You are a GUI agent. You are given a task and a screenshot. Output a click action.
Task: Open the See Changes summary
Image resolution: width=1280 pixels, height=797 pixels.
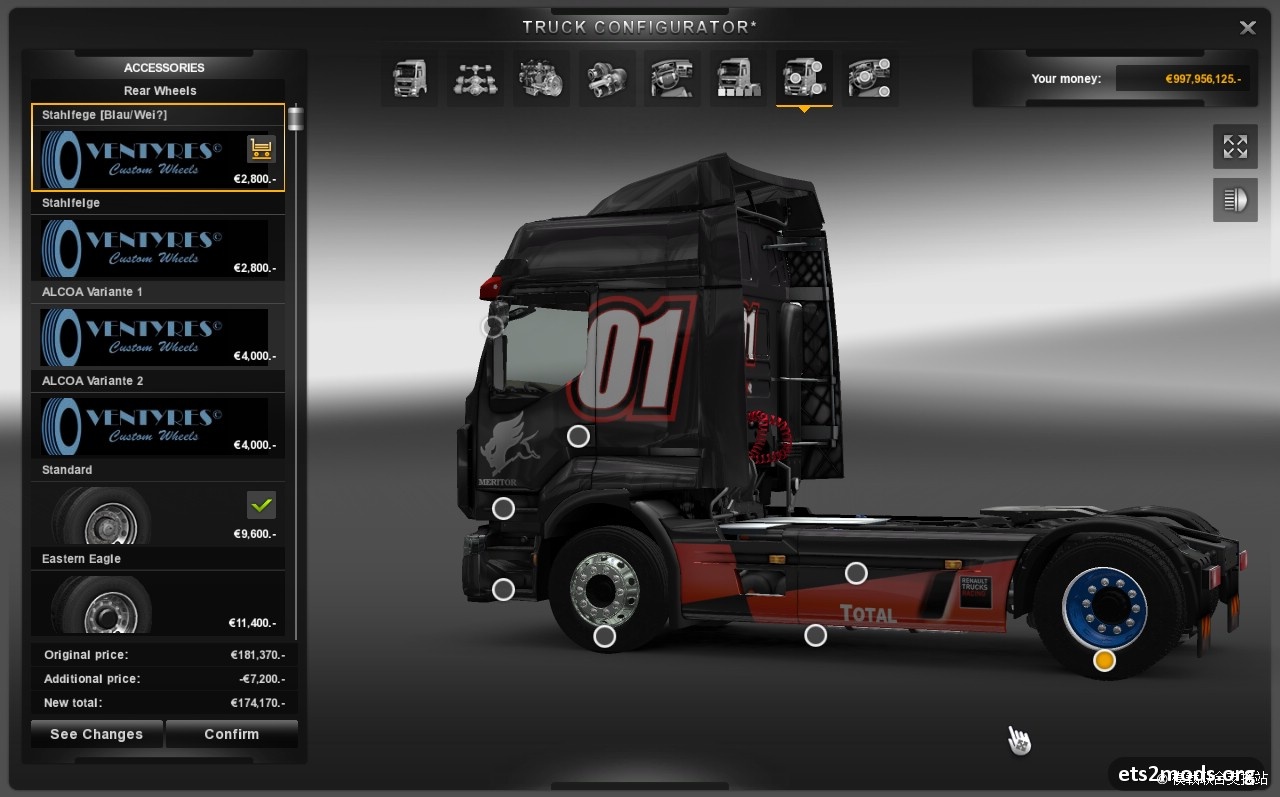pos(96,734)
